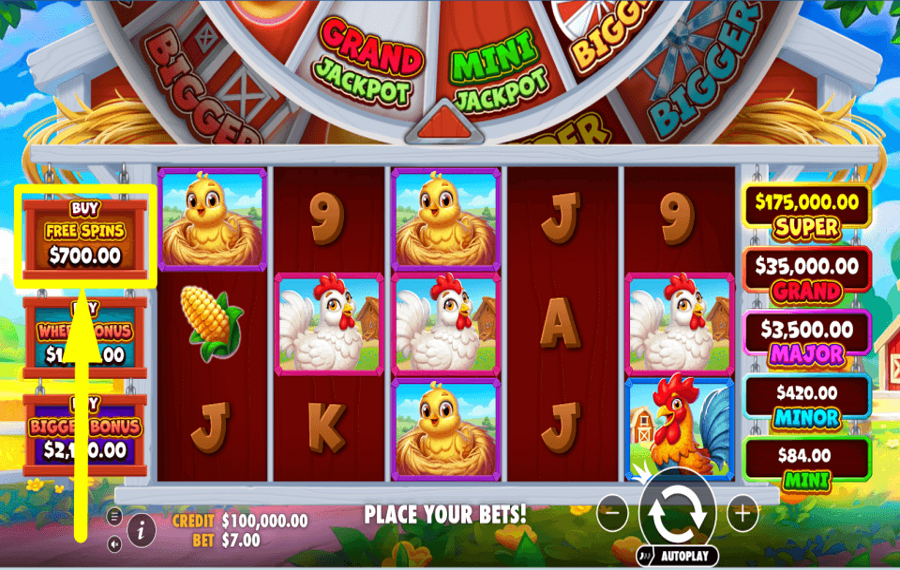This screenshot has height=570, width=900.
Task: Open the game info paytable
Action: [141, 530]
